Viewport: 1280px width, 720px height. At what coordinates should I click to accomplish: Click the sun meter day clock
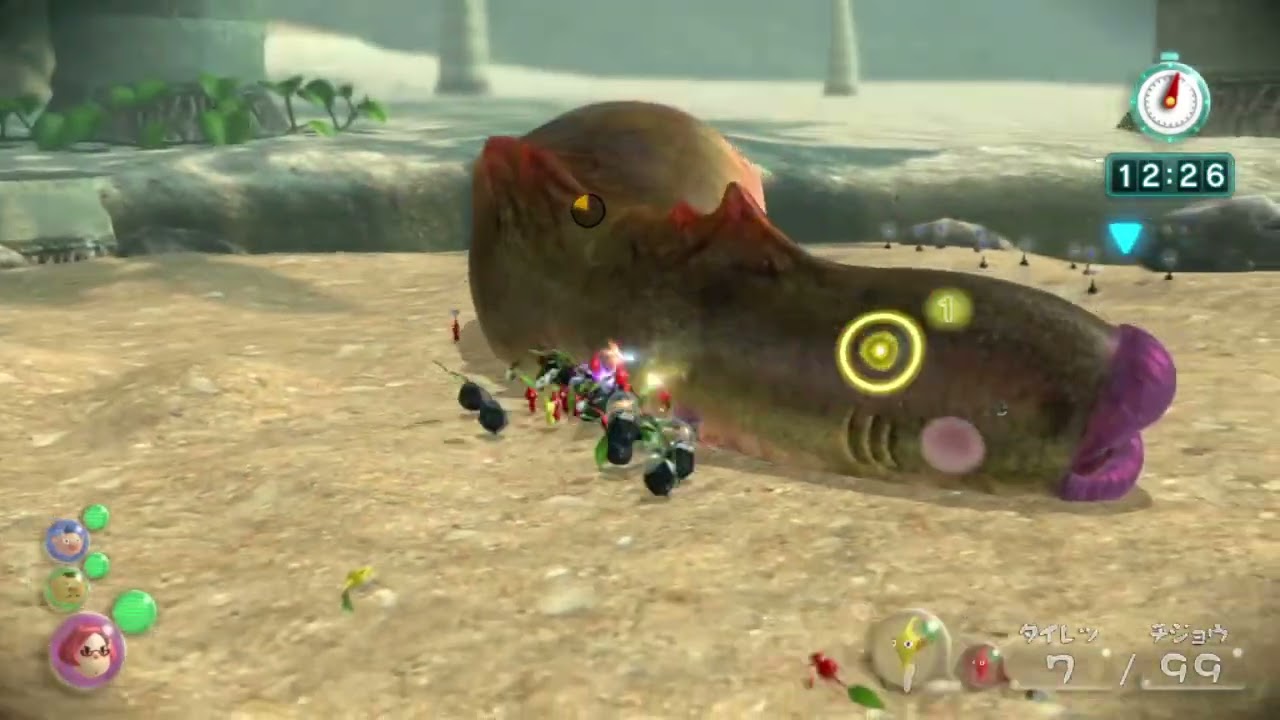click(1169, 100)
